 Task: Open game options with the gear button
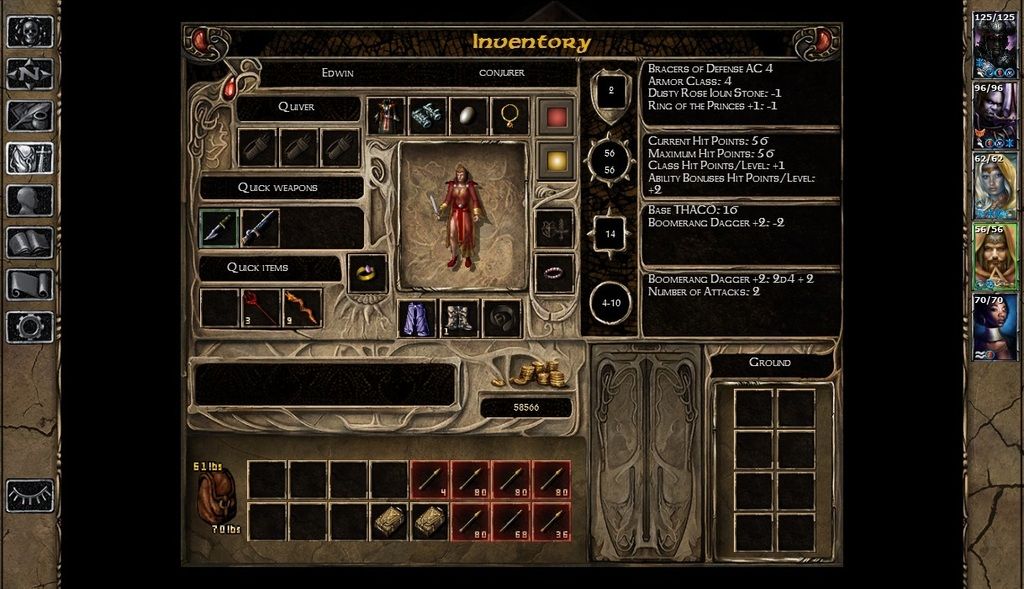[x=30, y=326]
